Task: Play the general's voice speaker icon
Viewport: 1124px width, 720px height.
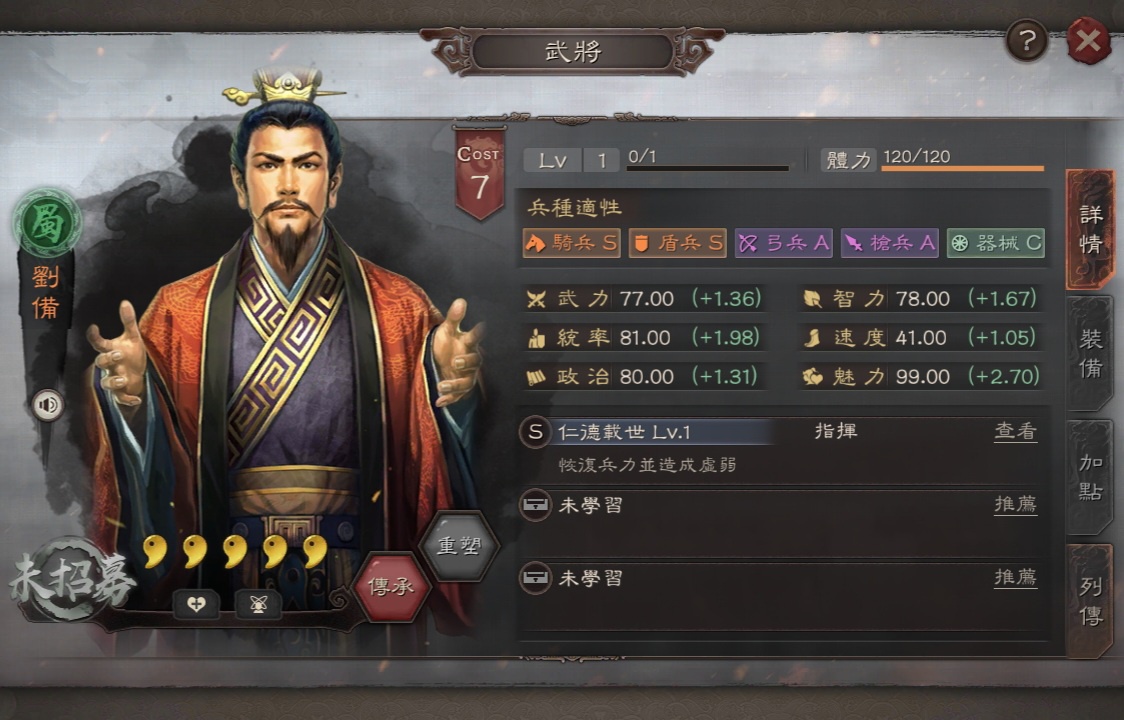Action: tap(47, 404)
